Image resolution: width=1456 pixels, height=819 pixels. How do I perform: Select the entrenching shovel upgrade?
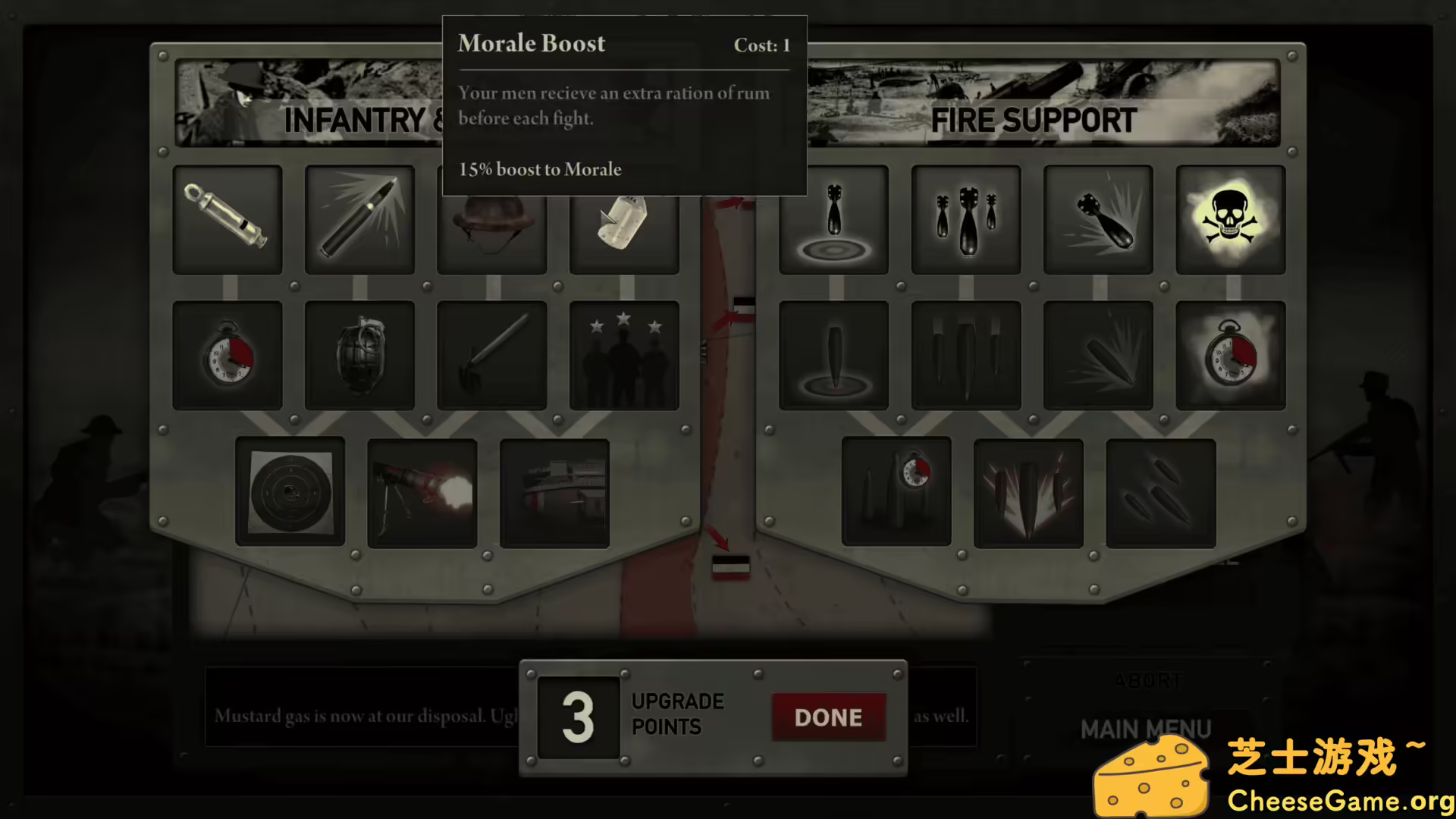point(491,356)
